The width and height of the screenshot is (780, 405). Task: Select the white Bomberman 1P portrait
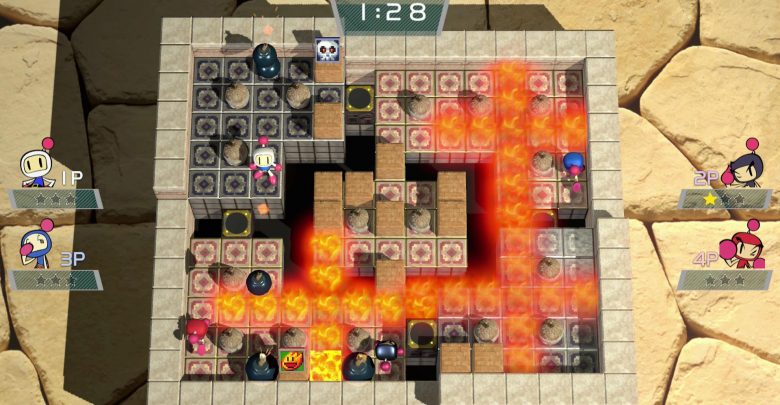[38, 165]
